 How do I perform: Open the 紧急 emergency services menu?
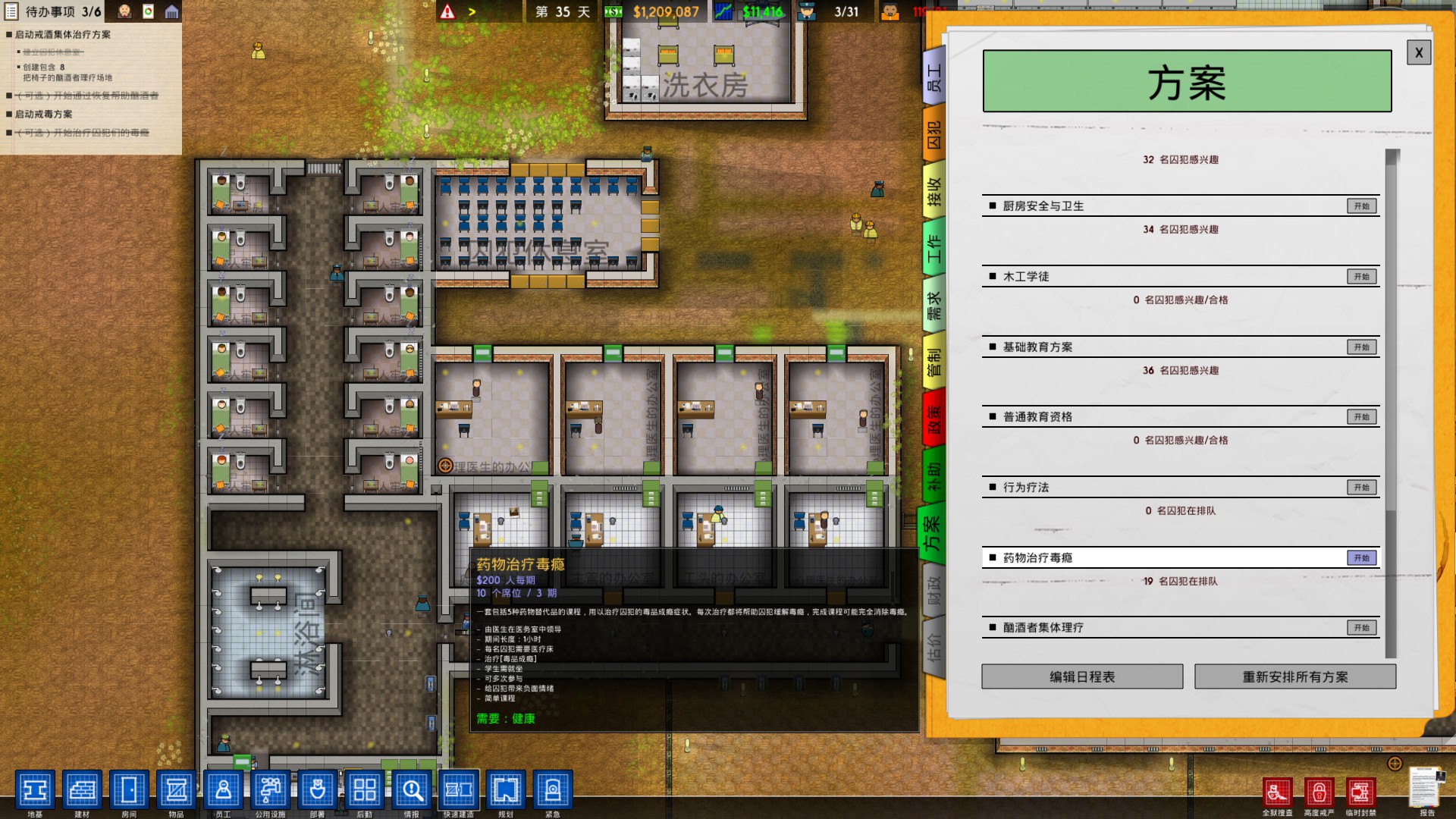point(552,790)
